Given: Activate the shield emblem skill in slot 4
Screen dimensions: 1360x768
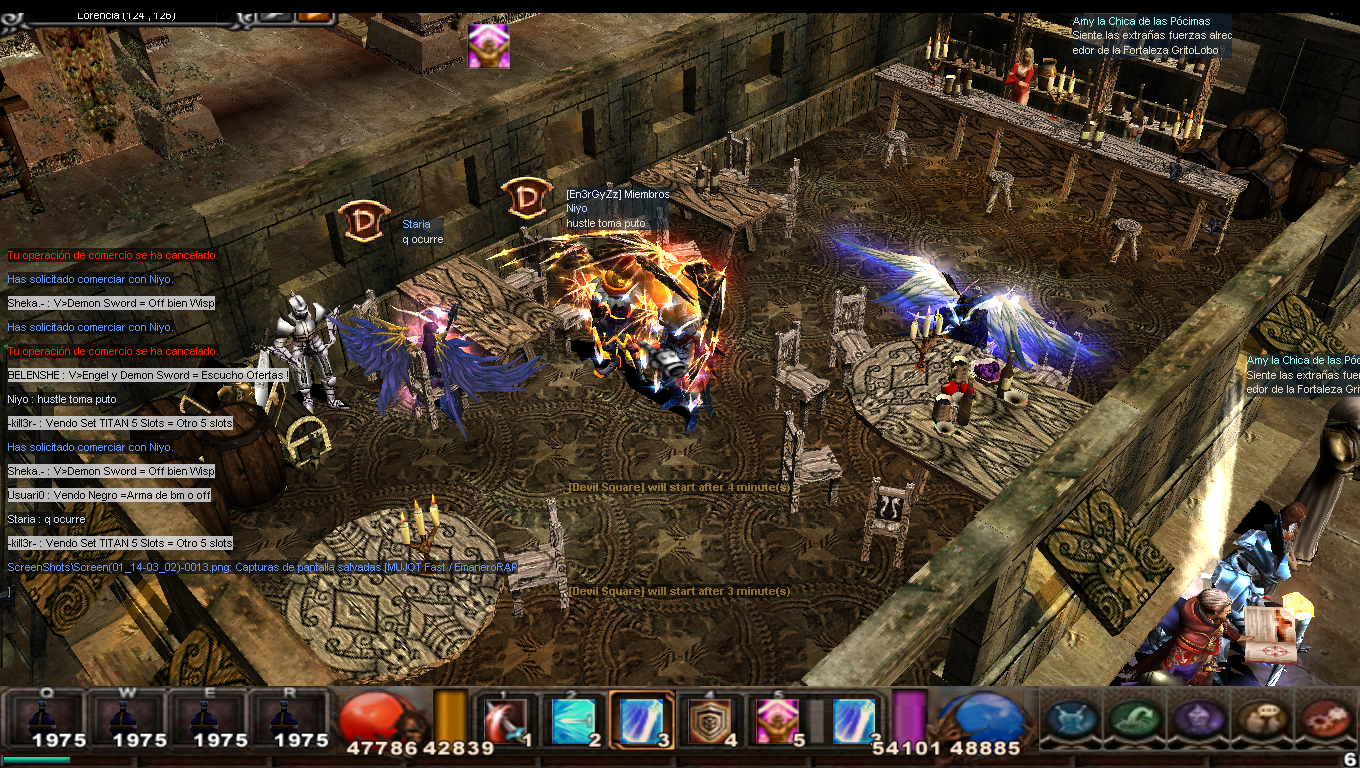Looking at the screenshot, I should pos(710,720).
